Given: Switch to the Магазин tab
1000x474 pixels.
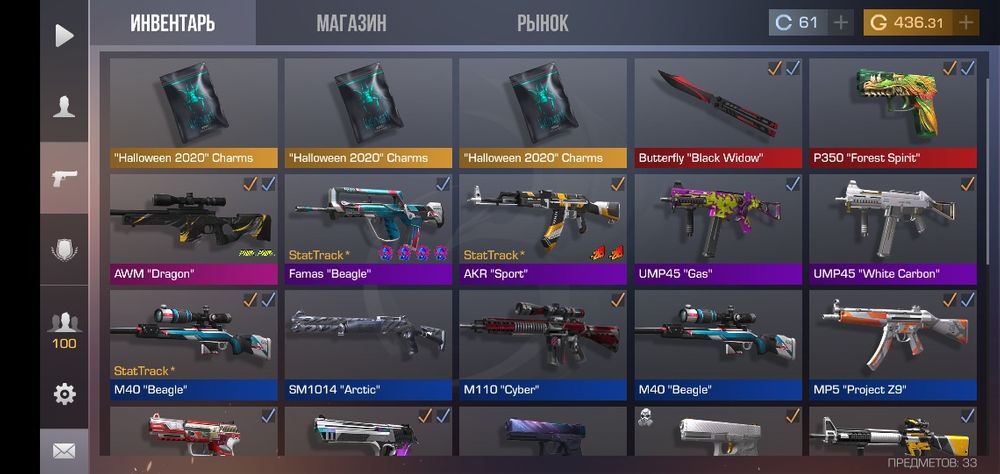Looking at the screenshot, I should 351,23.
